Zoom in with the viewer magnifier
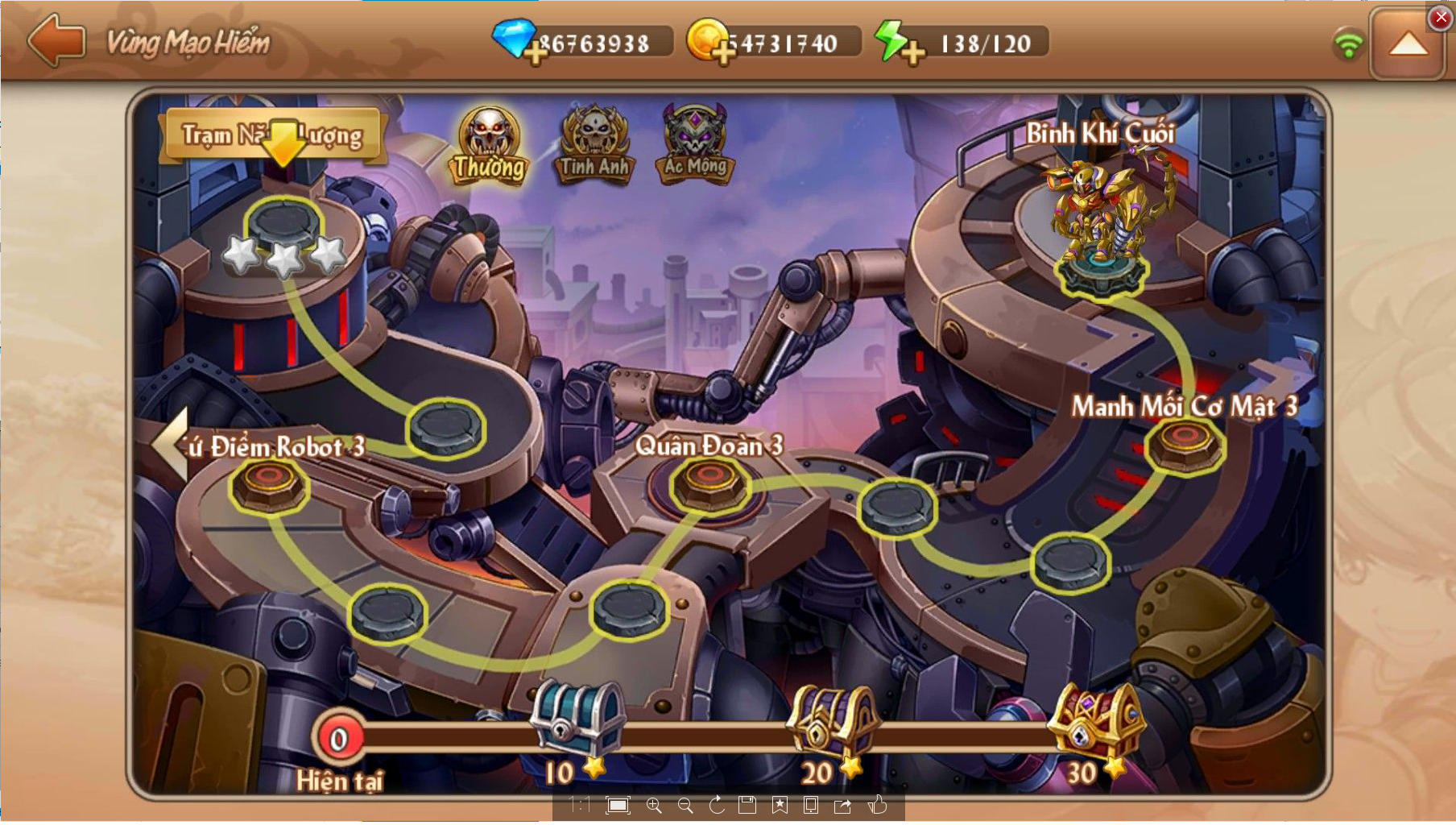The width and height of the screenshot is (1456, 825). (x=654, y=806)
